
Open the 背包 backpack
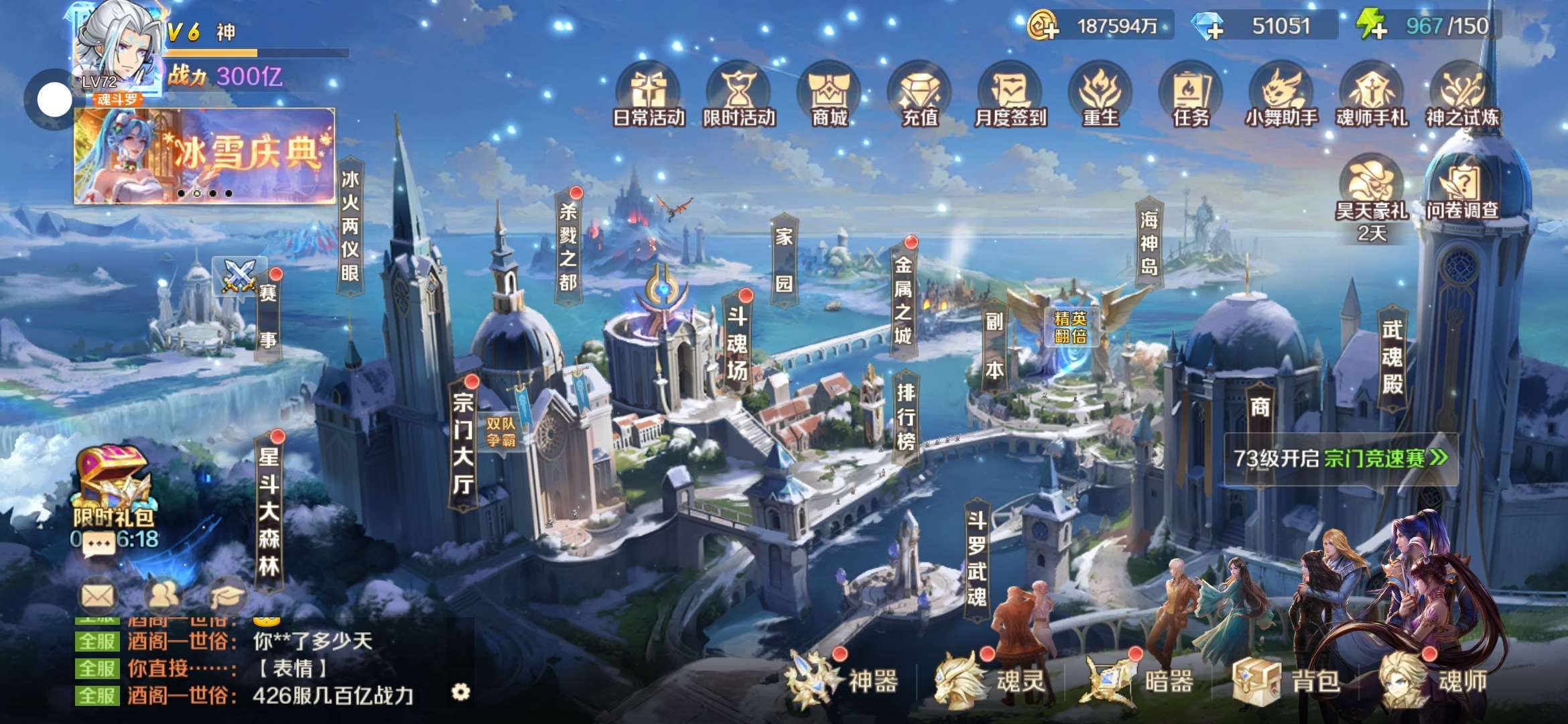coord(1287,680)
